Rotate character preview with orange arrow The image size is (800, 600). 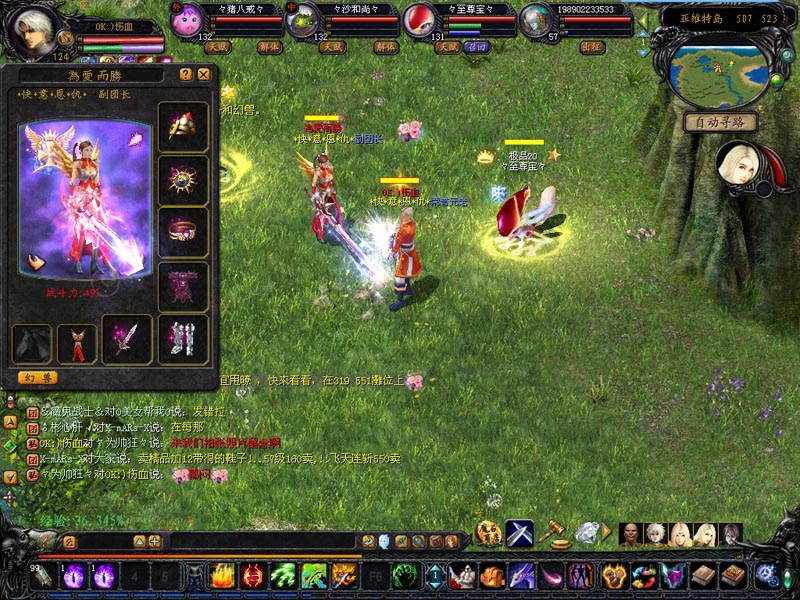pyautogui.click(x=36, y=262)
